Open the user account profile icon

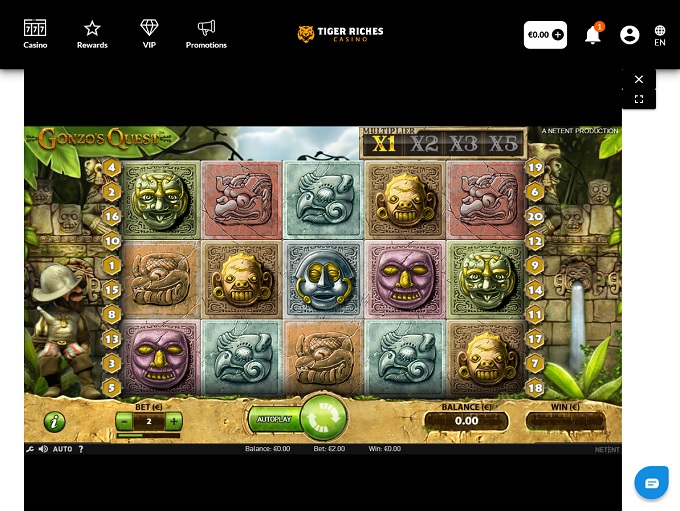pos(629,35)
